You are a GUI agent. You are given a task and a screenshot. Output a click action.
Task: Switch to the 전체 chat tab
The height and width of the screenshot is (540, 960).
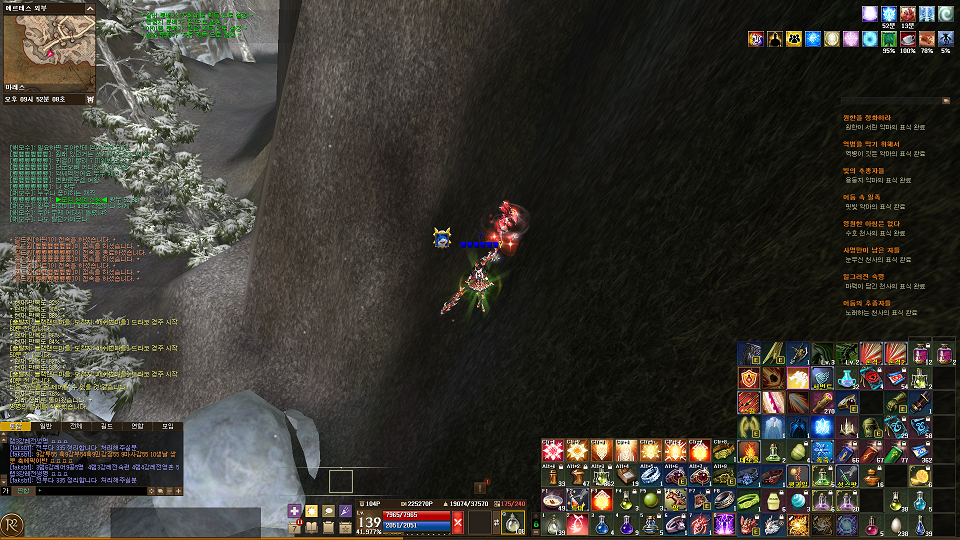[x=77, y=426]
